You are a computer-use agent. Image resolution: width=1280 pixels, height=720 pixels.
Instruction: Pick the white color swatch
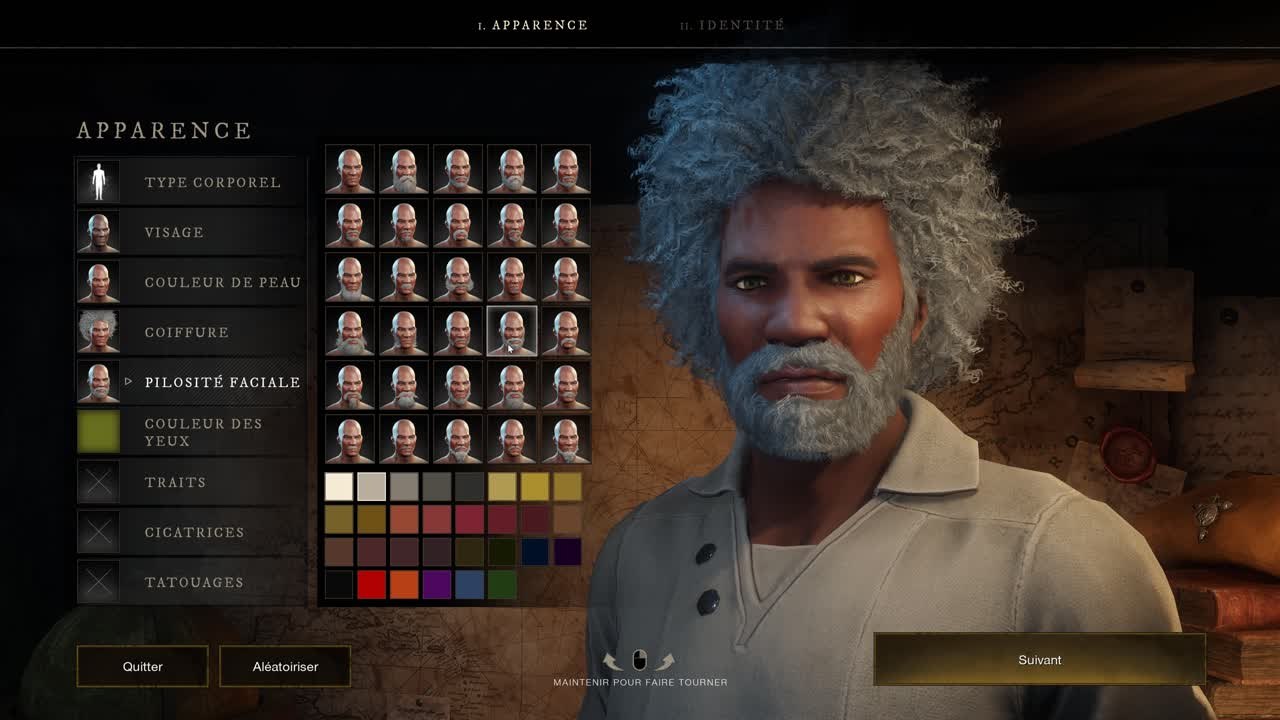coord(339,487)
